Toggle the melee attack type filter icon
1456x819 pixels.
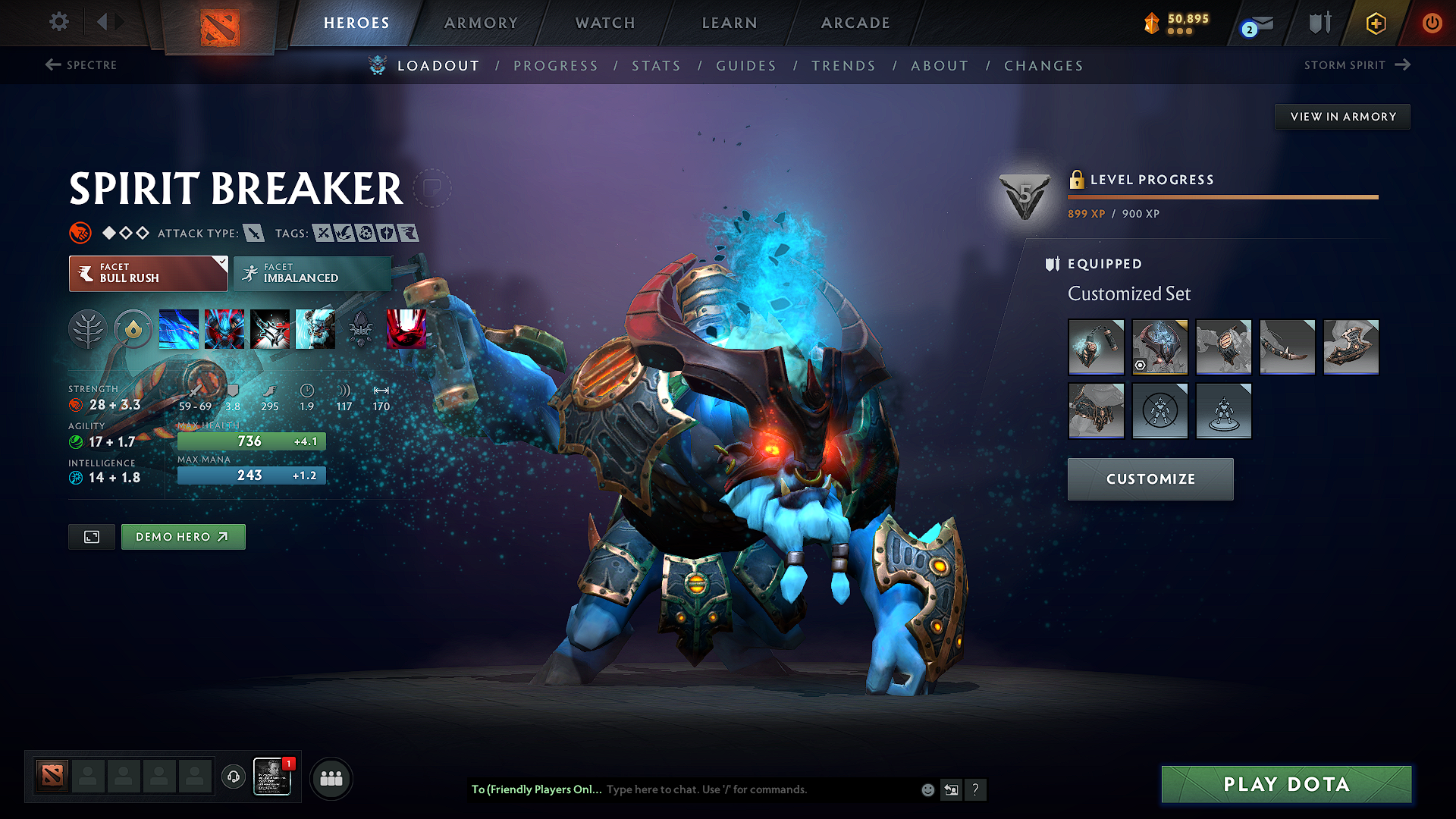254,233
